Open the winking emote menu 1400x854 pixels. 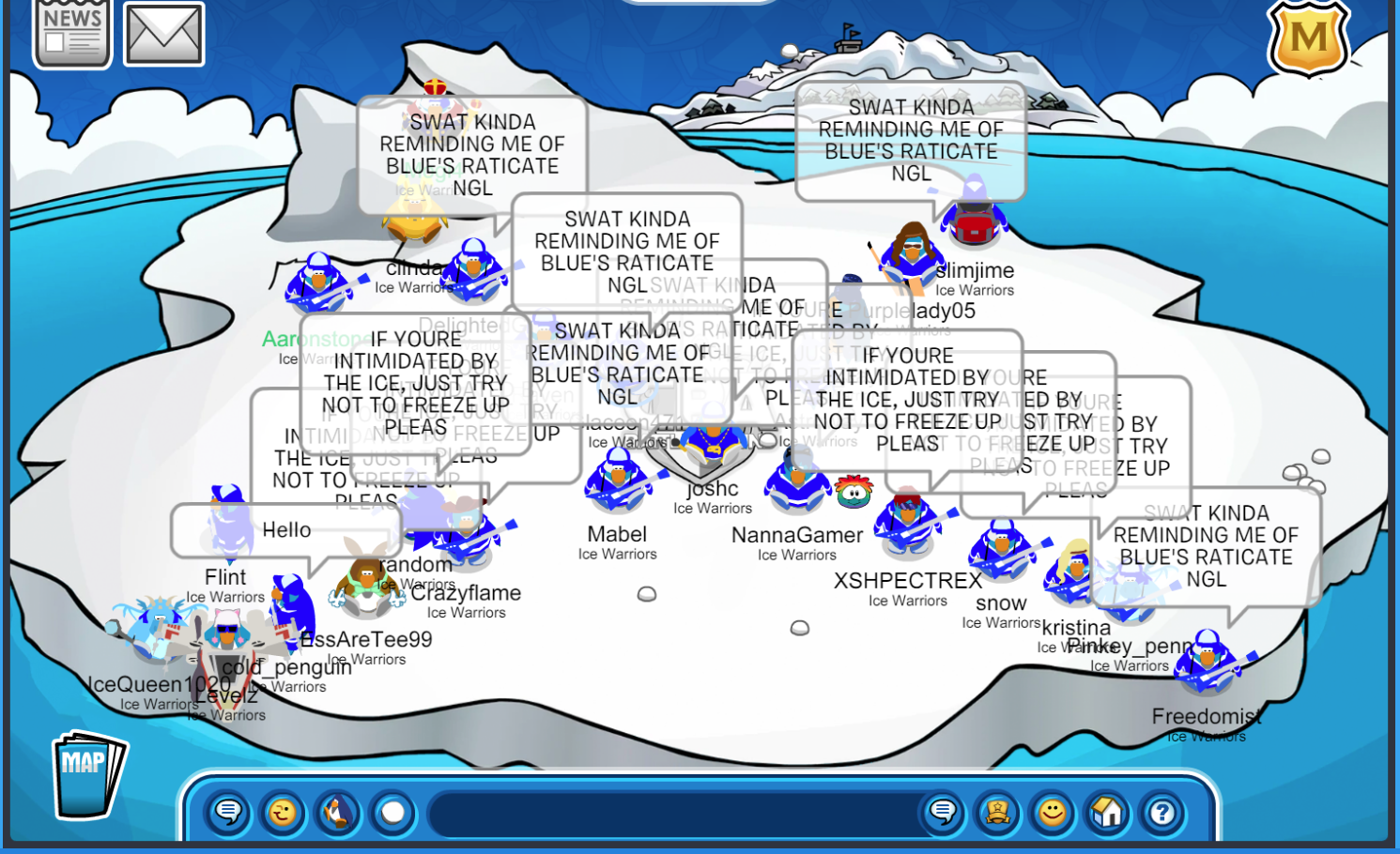283,812
